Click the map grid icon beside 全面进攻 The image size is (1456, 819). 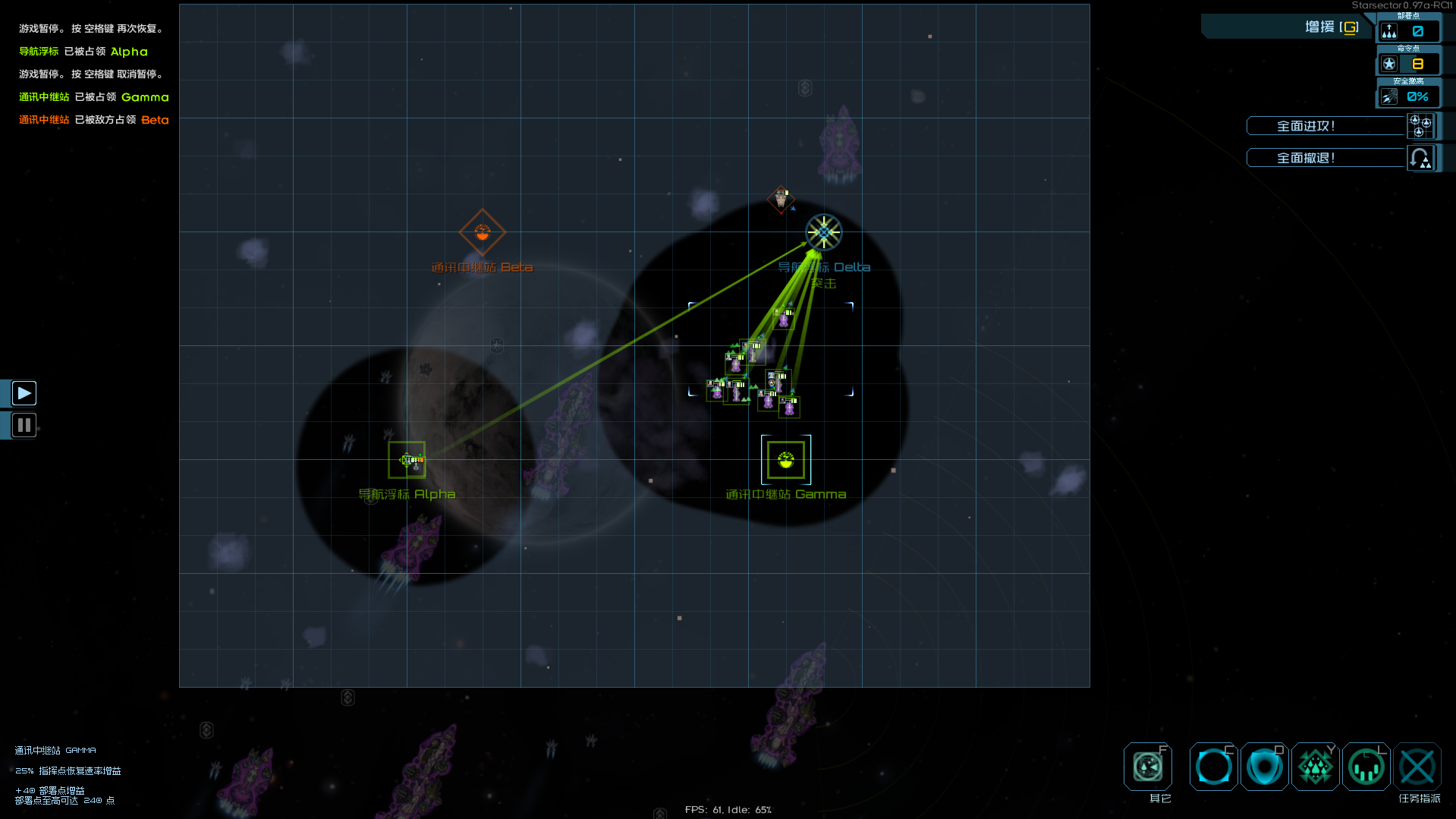tap(1420, 125)
